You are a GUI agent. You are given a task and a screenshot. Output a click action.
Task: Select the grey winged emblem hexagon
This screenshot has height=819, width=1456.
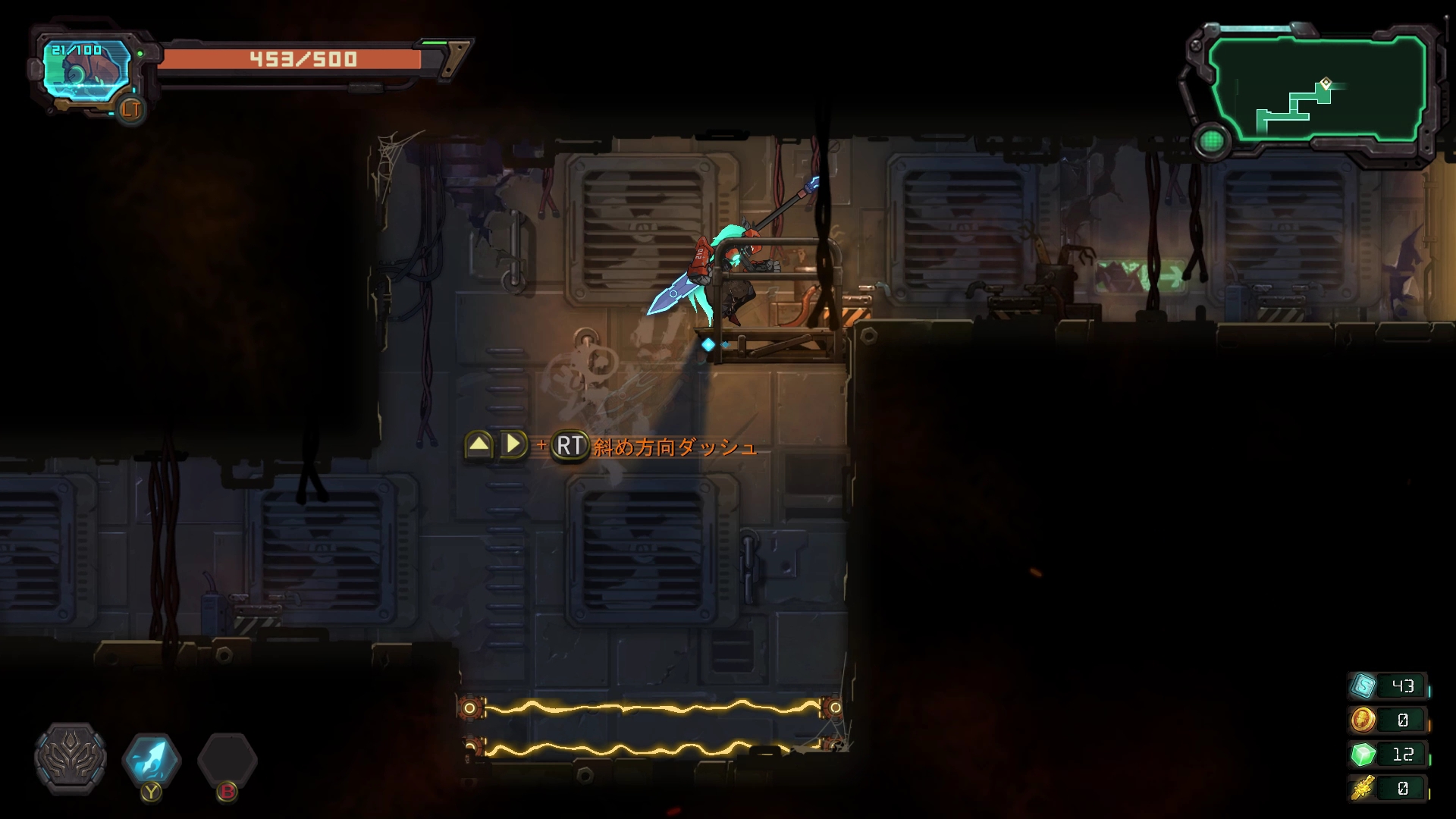71,759
